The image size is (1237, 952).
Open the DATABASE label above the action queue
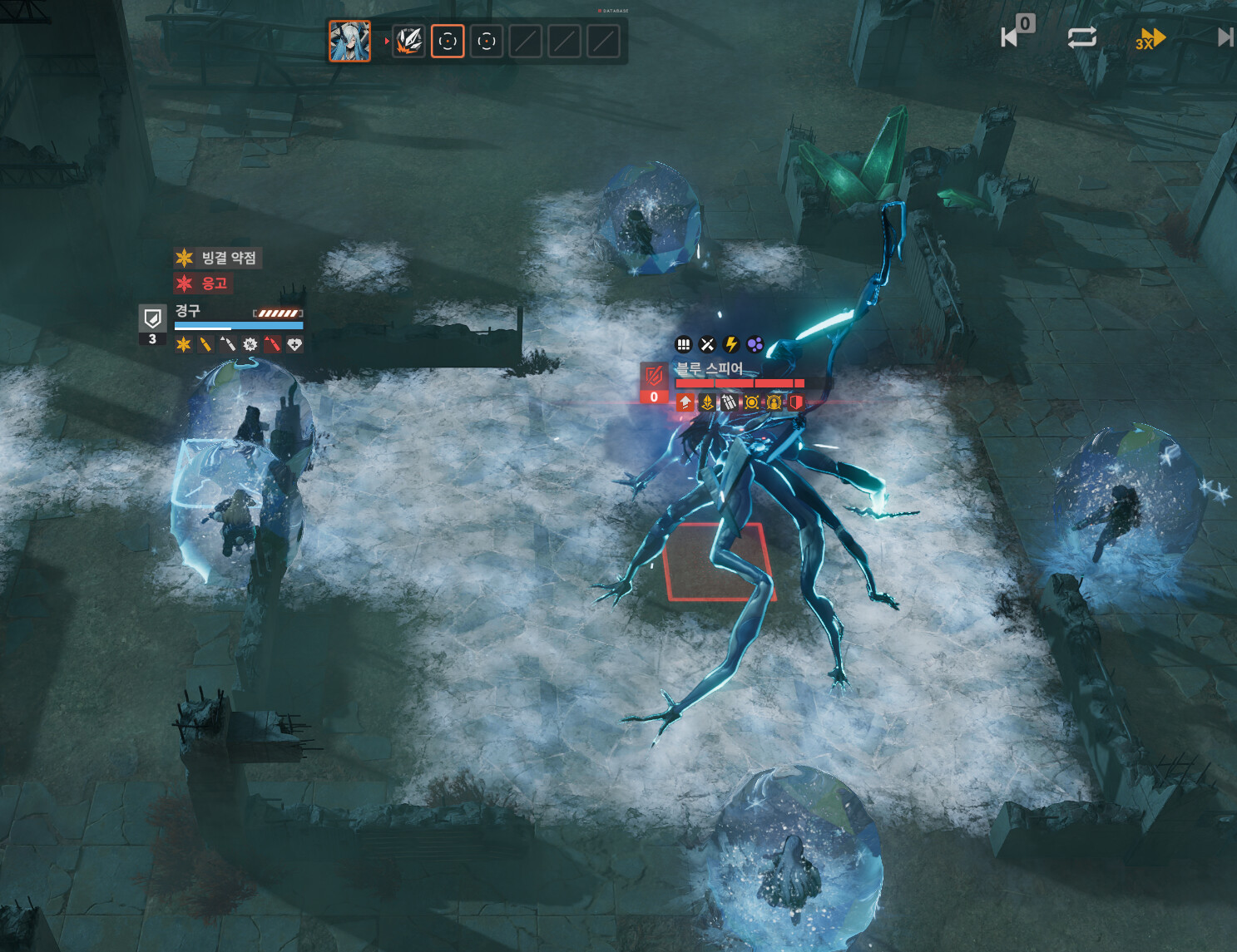coord(614,11)
